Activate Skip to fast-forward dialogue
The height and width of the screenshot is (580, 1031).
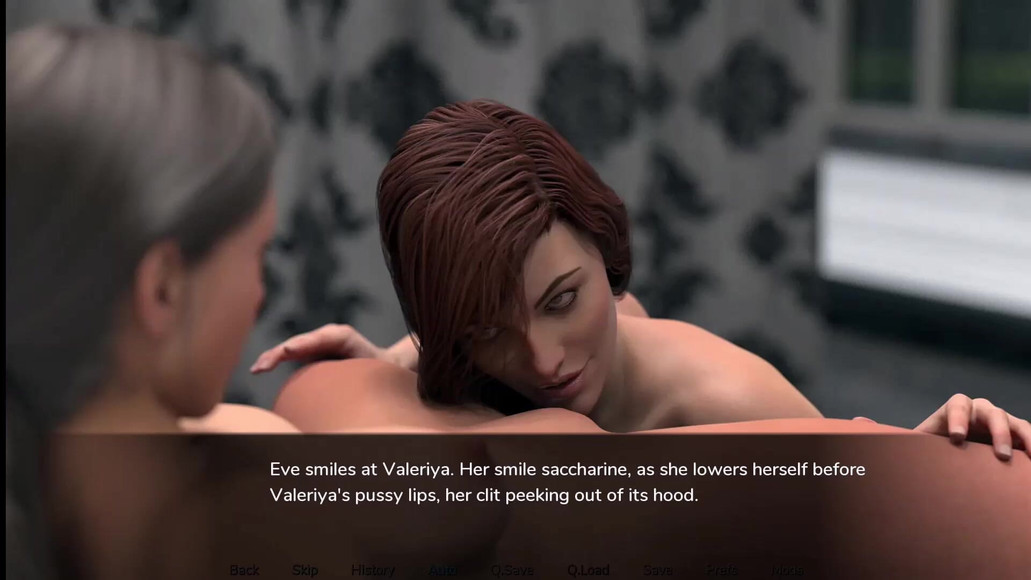click(305, 570)
